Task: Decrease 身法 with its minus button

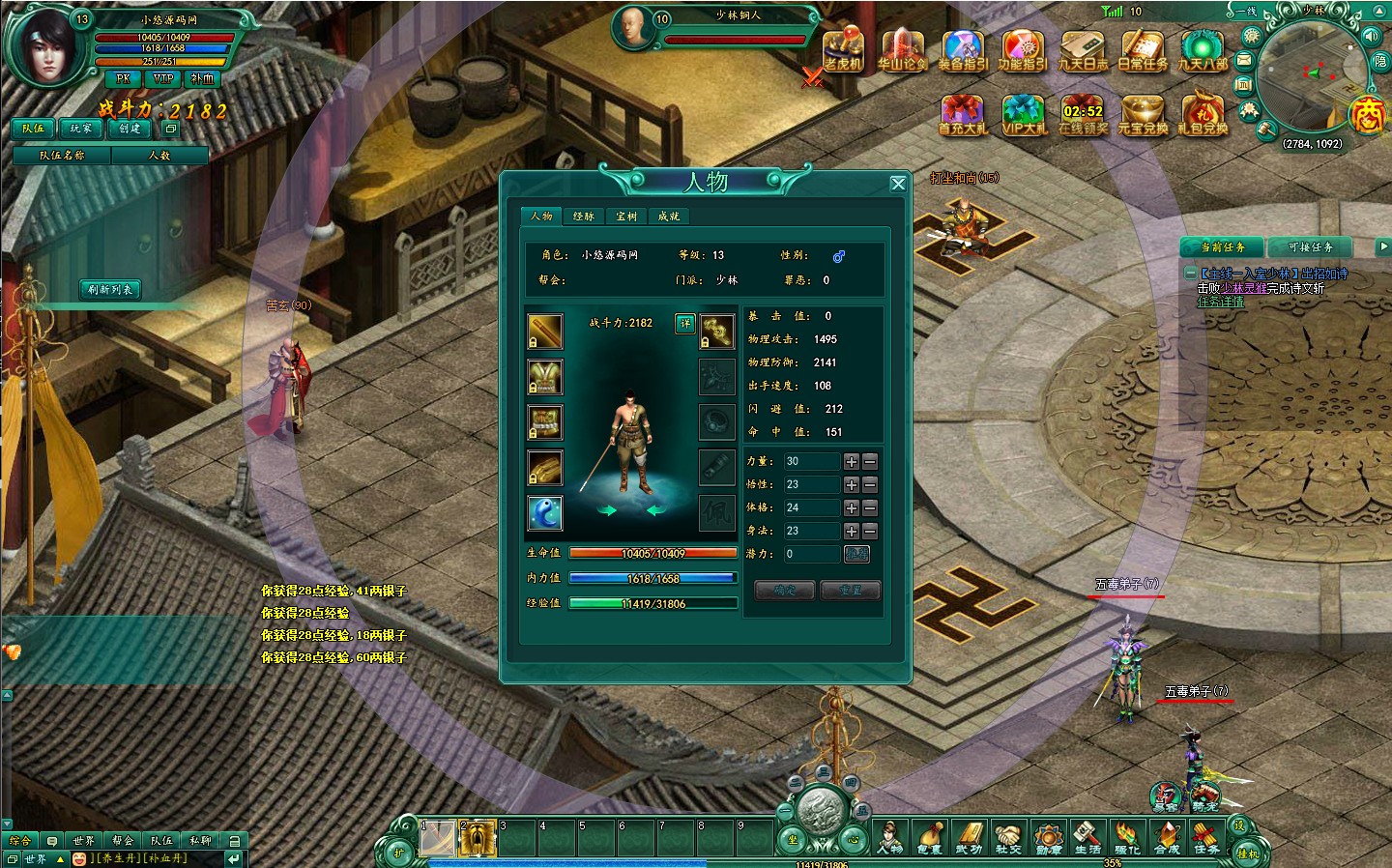Action: (870, 532)
